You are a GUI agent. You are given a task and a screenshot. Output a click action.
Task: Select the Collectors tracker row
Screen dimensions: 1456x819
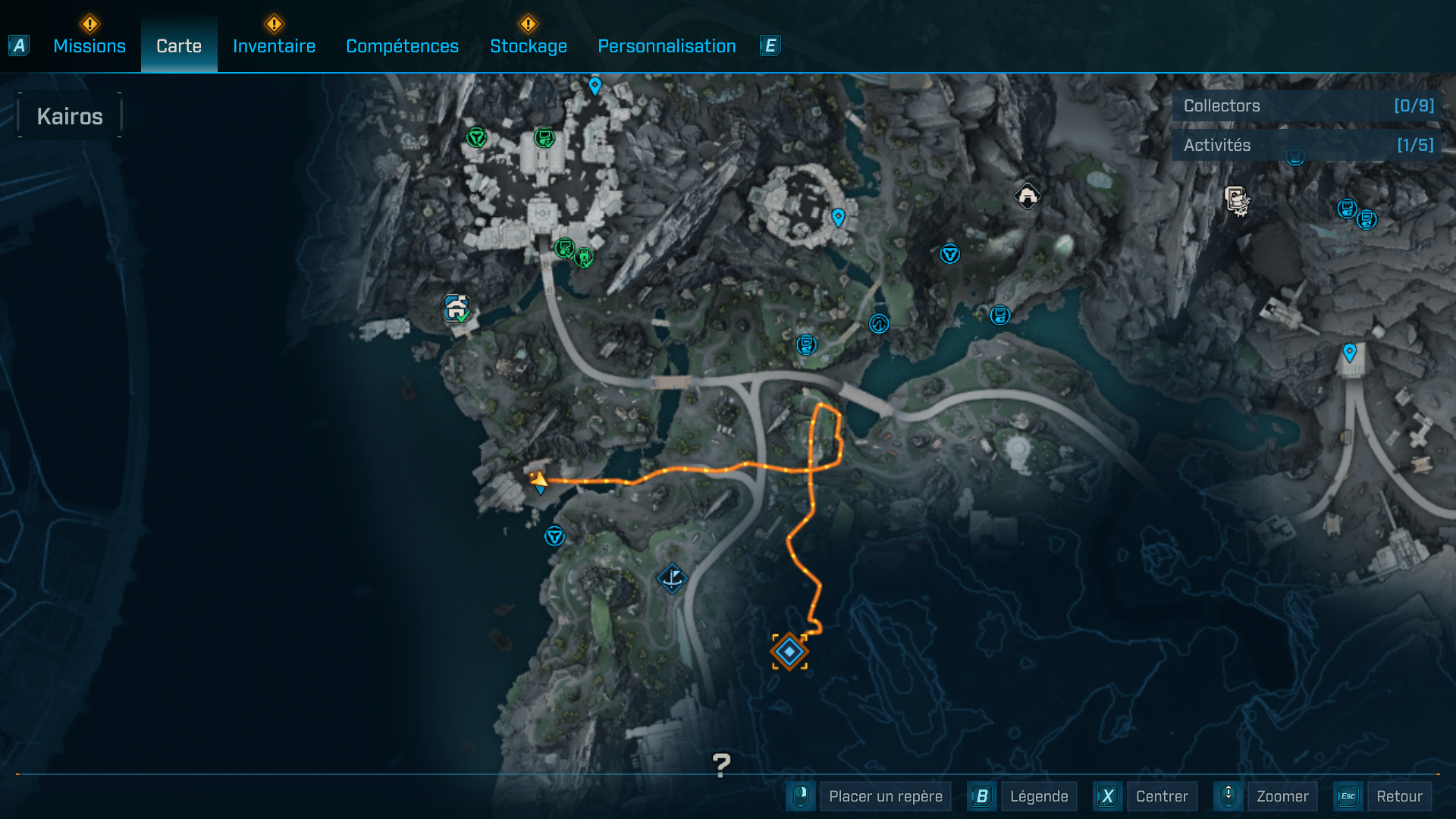[x=1306, y=106]
